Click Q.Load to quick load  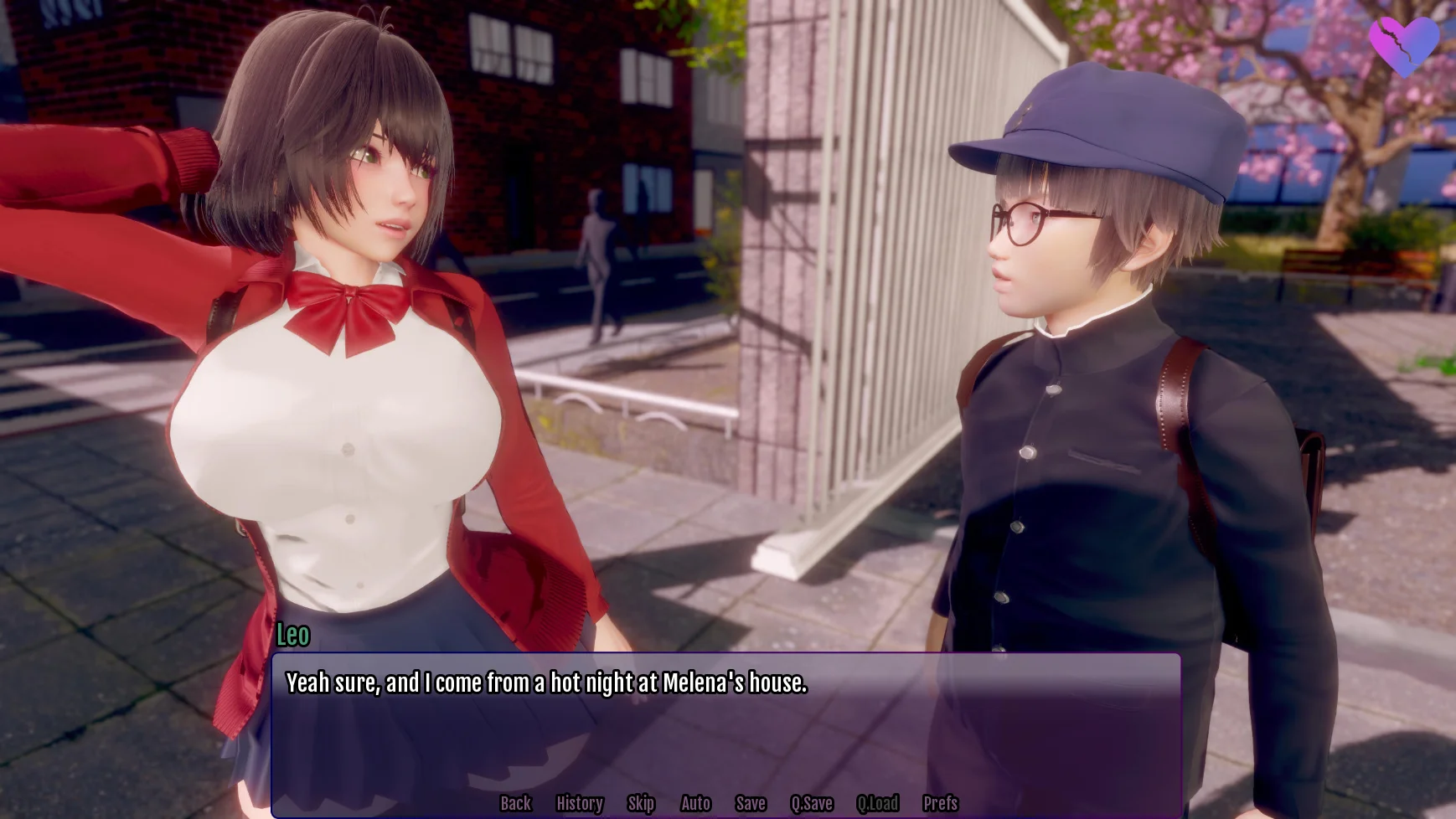coord(877,803)
